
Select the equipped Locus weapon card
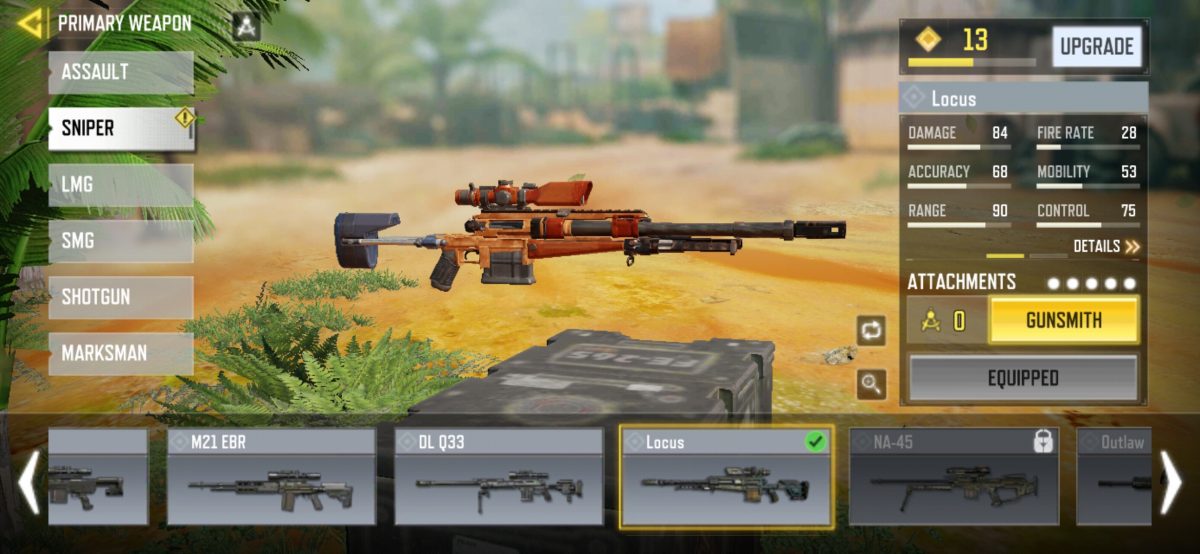pos(726,477)
